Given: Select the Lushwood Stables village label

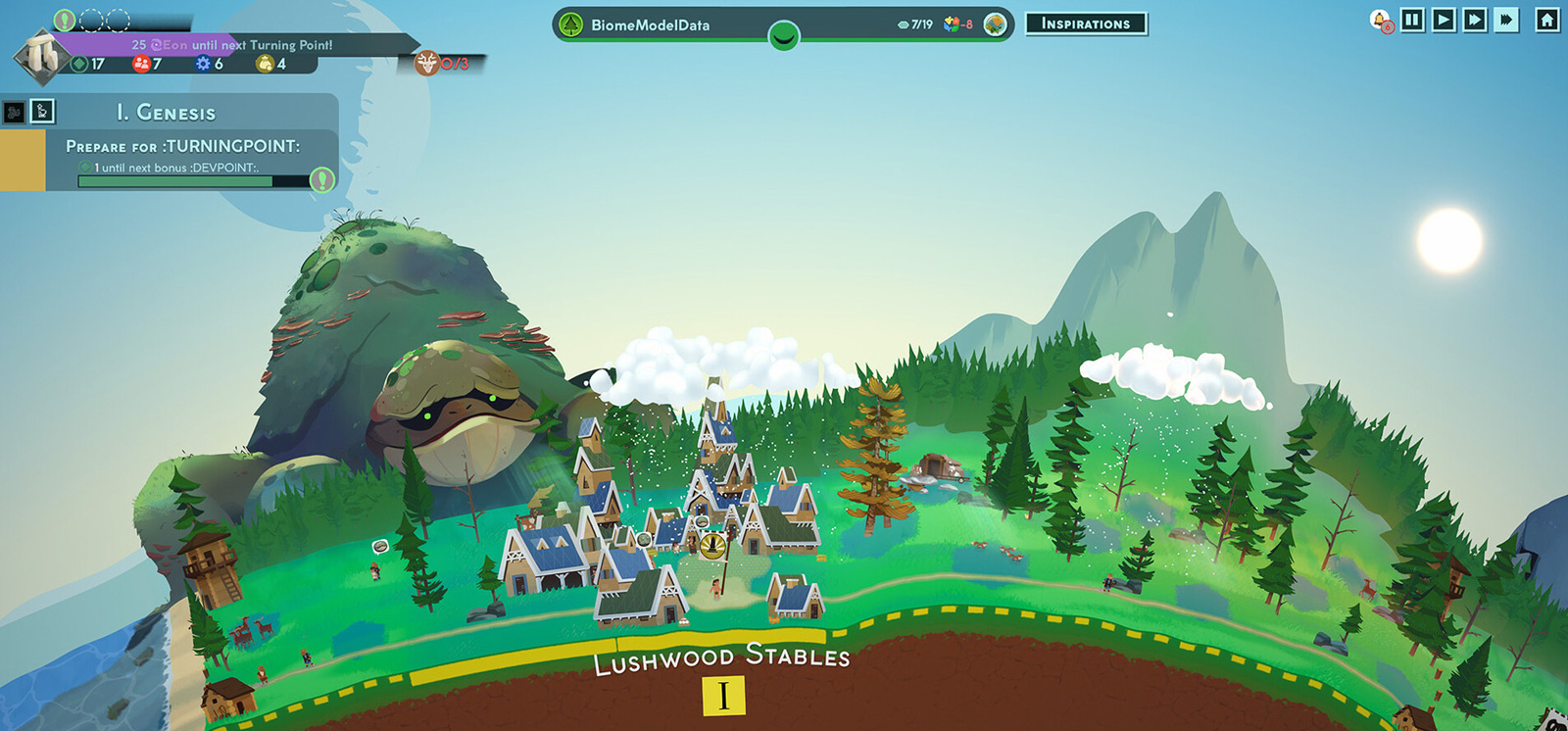Looking at the screenshot, I should (x=721, y=658).
